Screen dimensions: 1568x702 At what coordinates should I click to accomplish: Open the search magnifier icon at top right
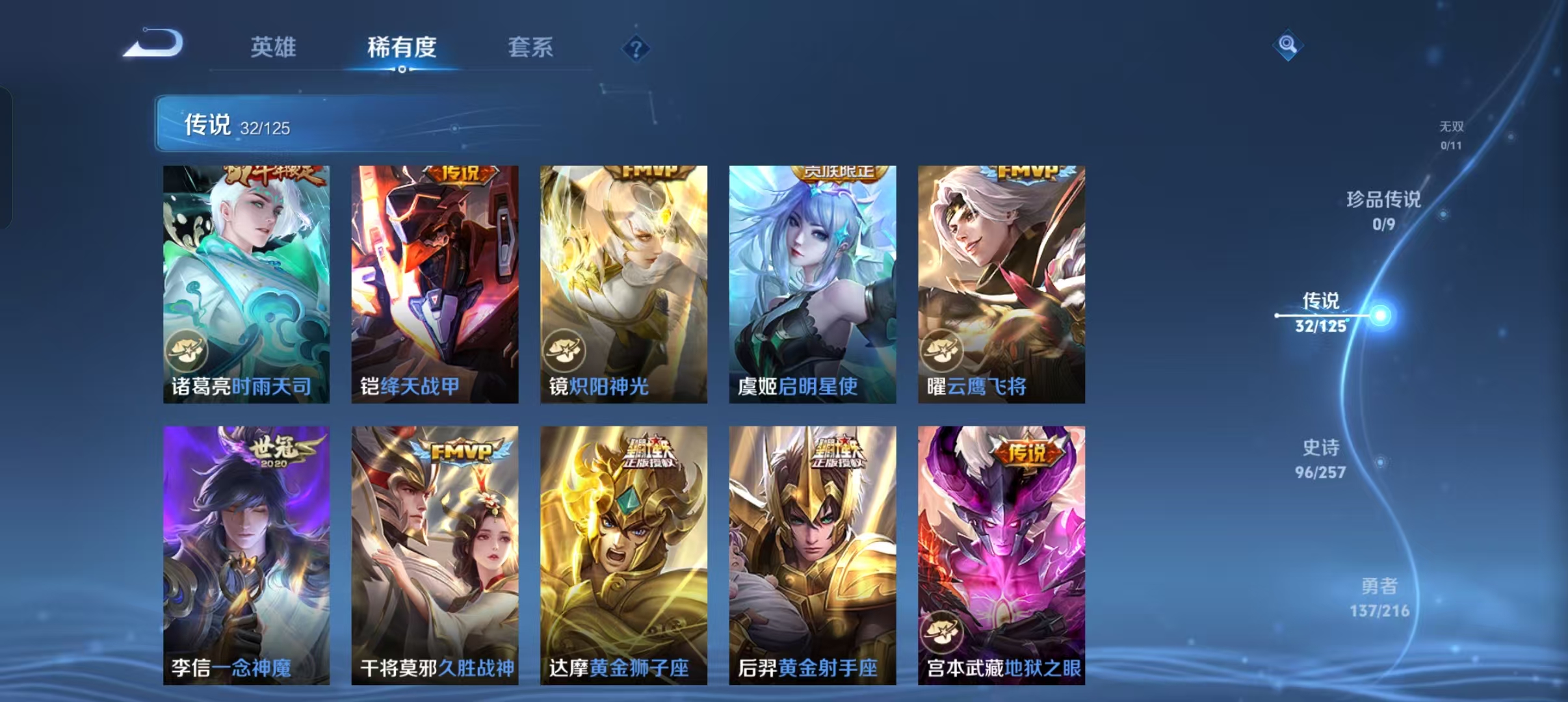tap(1288, 44)
